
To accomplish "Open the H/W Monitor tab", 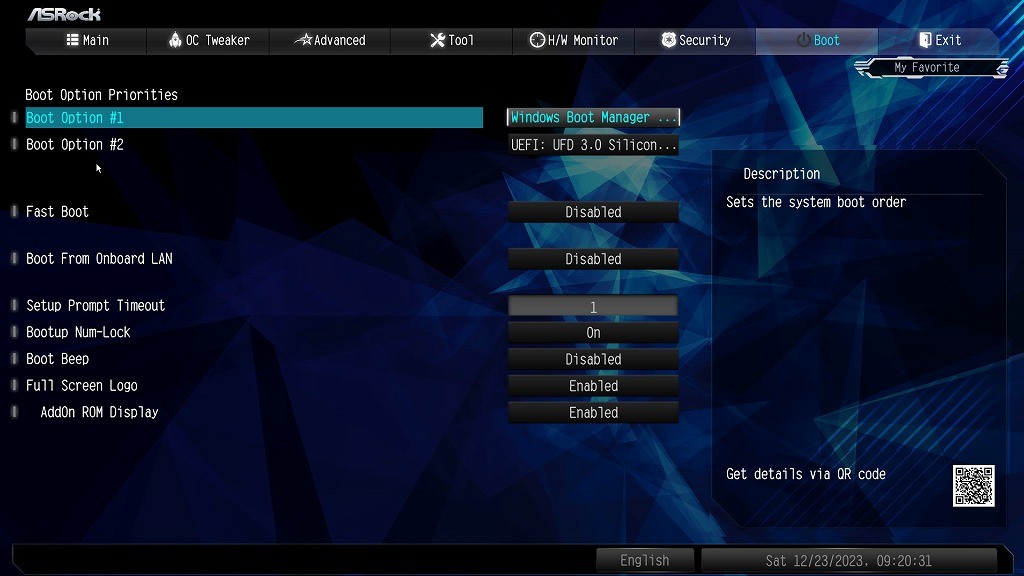I will click(574, 40).
